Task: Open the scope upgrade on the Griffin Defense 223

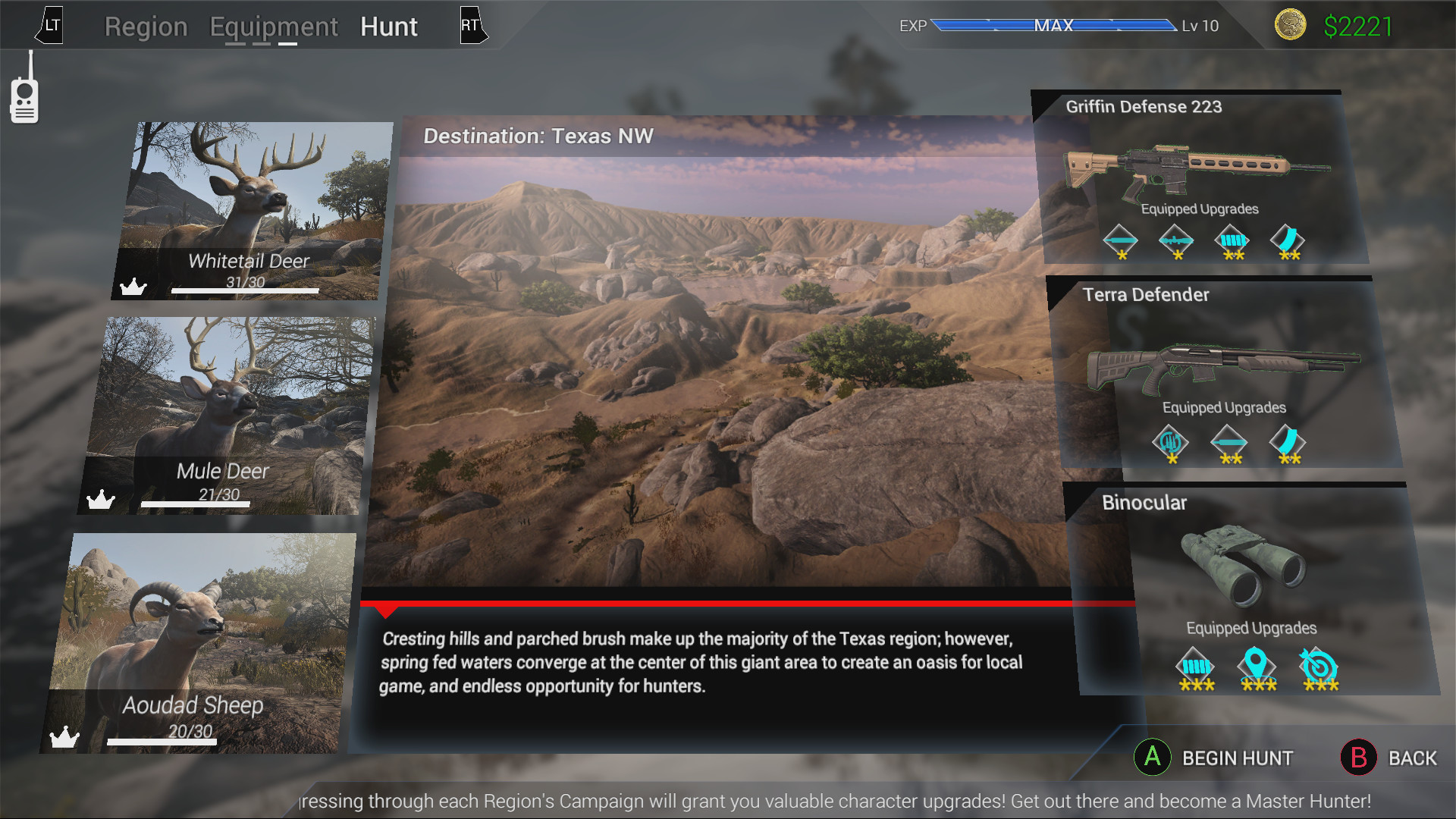Action: [1176, 239]
